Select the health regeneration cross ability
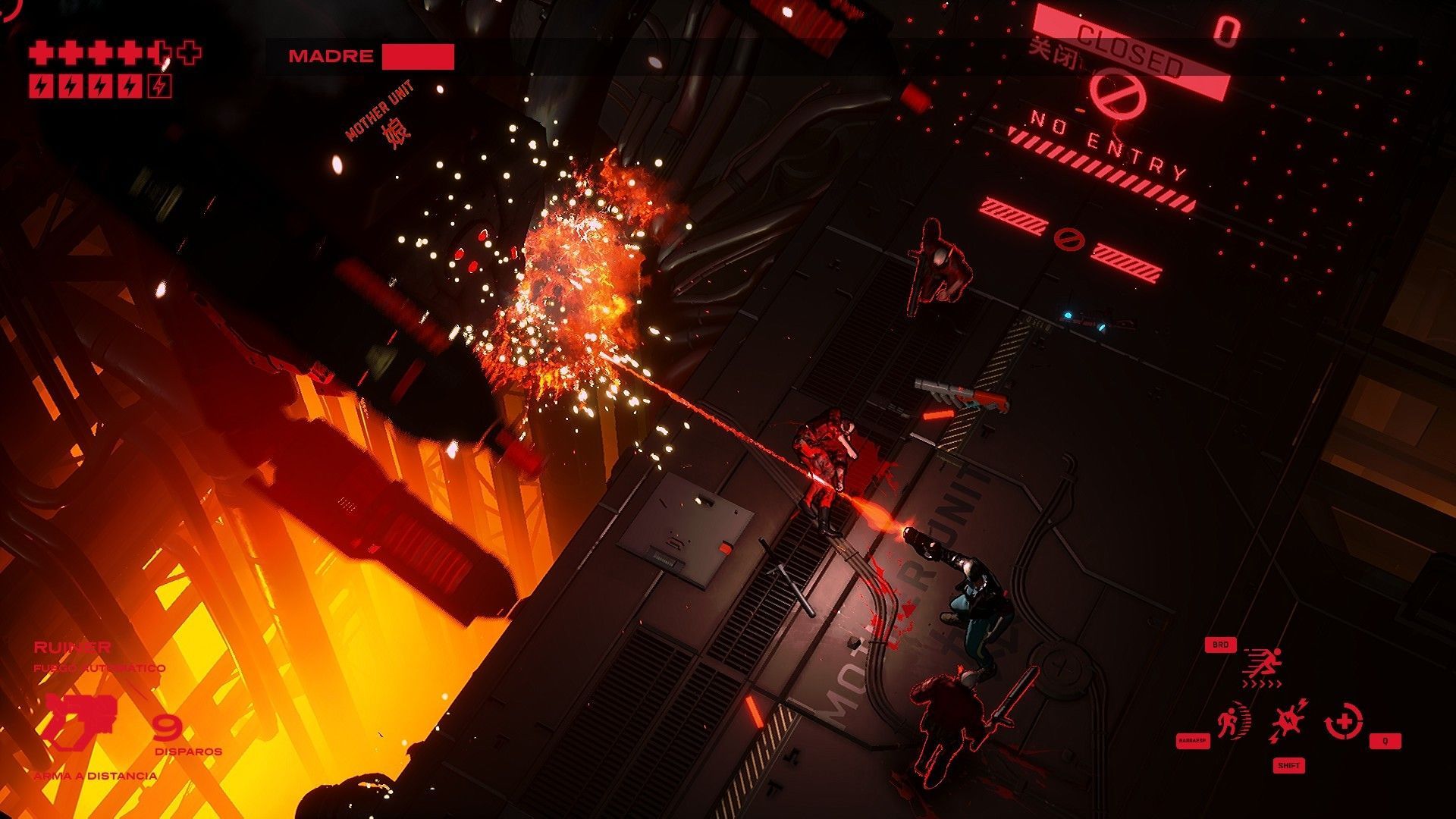Image resolution: width=1456 pixels, height=819 pixels. (x=1343, y=720)
